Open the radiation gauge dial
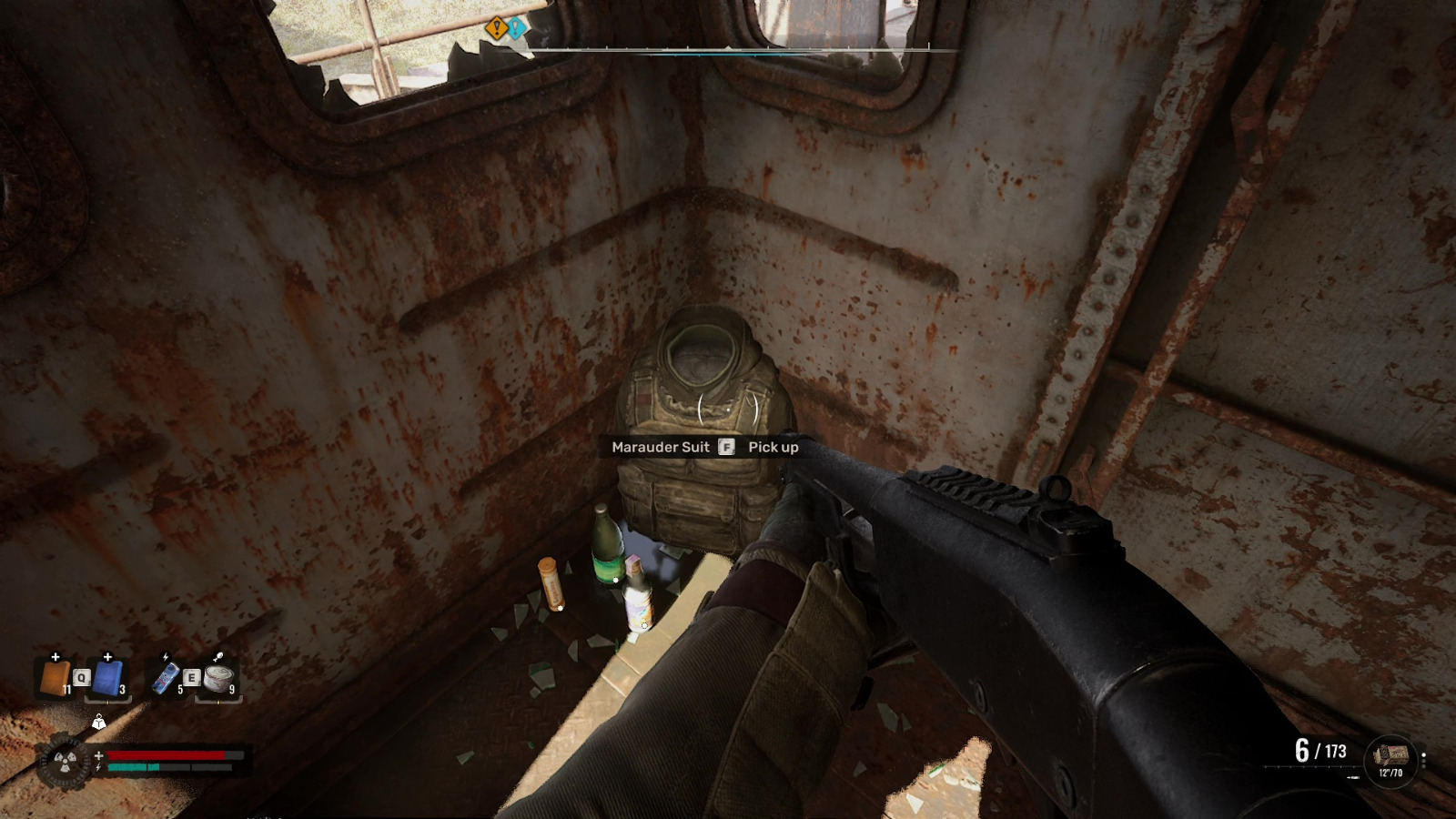 pos(64,763)
